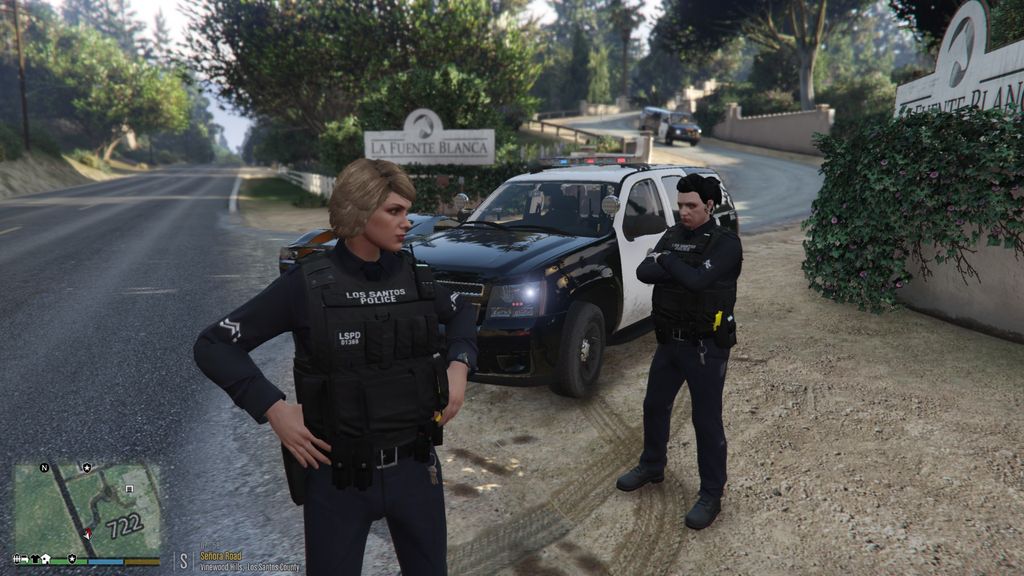Select the north compass marker on the minimap
Image resolution: width=1024 pixels, height=576 pixels.
click(44, 467)
